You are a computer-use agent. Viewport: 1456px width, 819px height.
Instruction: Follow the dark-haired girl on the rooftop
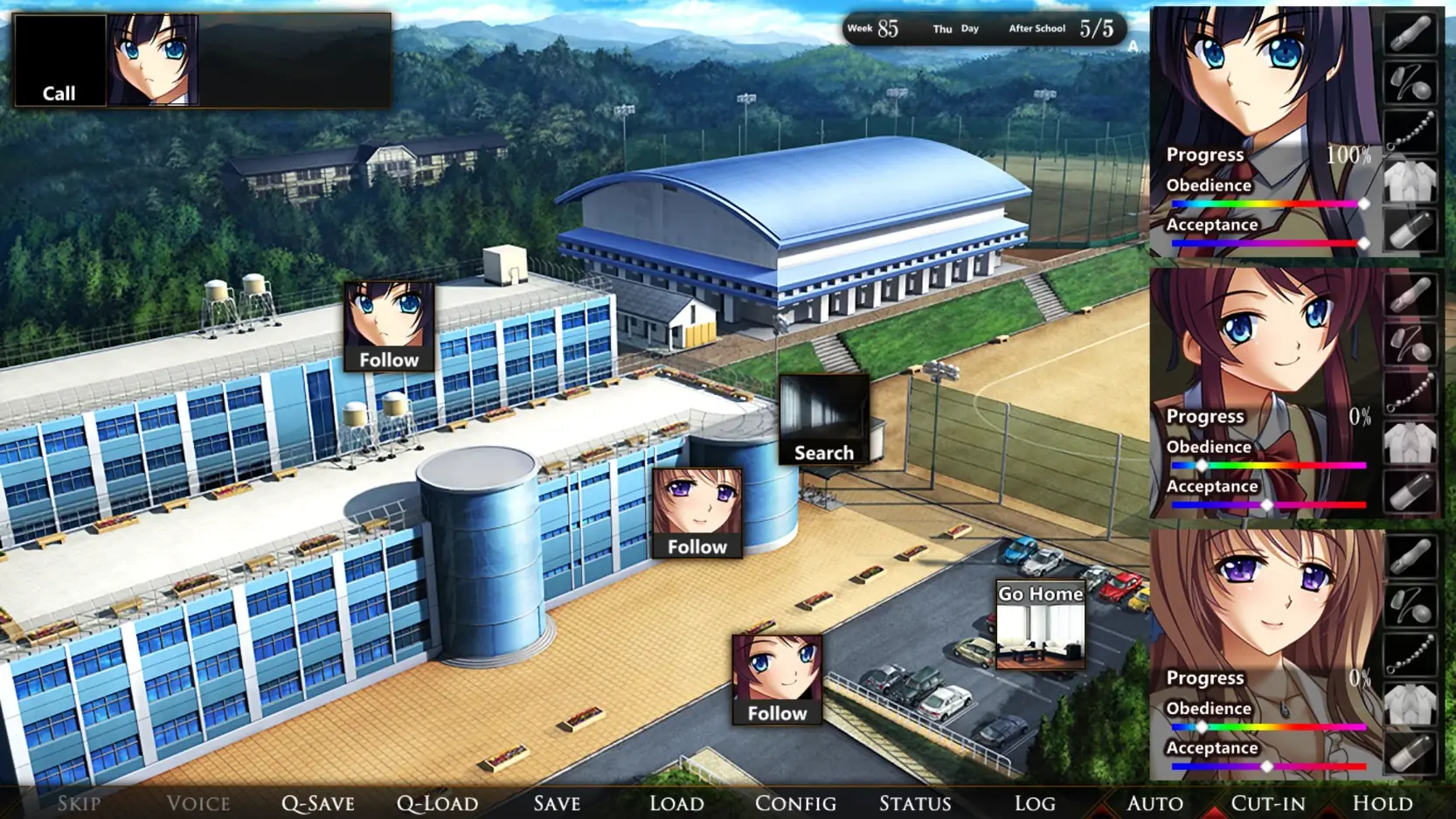[389, 327]
